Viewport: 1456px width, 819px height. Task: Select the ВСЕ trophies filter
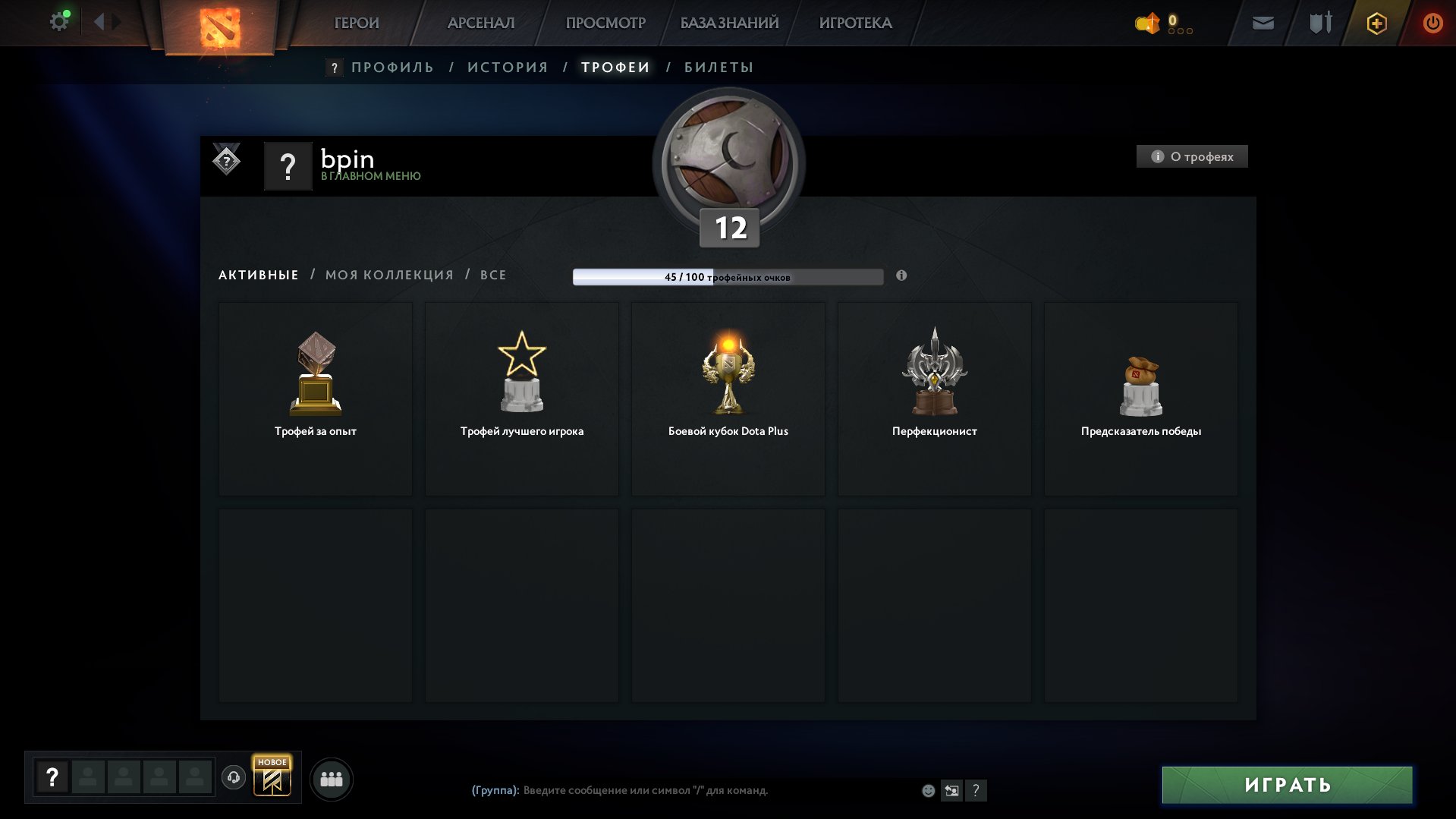coord(492,275)
